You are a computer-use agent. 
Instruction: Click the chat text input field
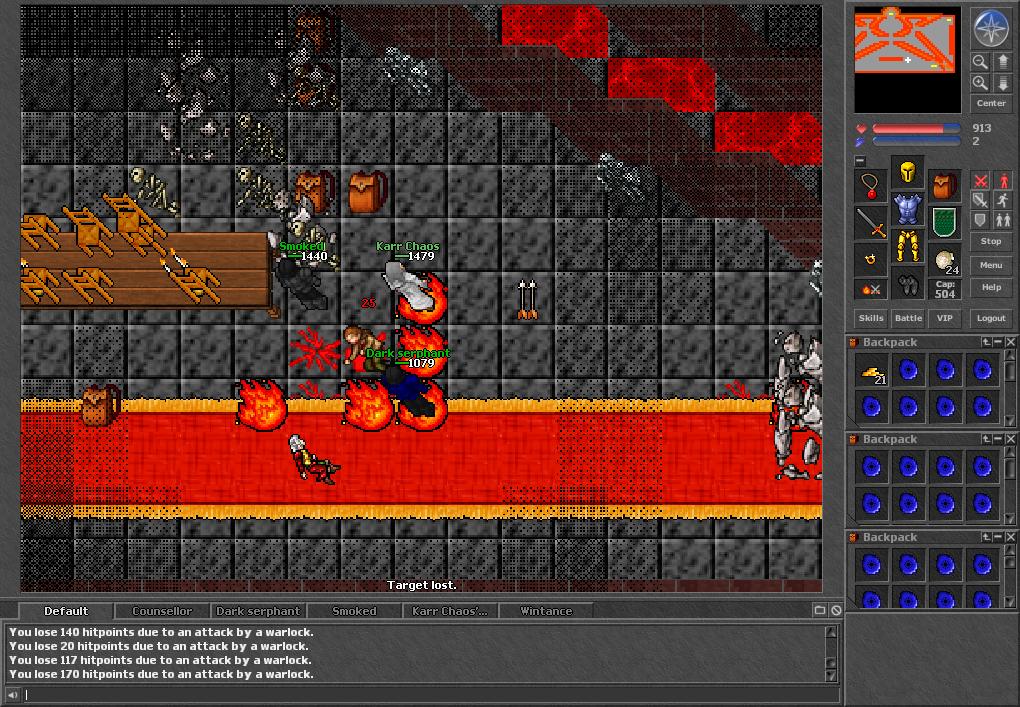(x=420, y=694)
